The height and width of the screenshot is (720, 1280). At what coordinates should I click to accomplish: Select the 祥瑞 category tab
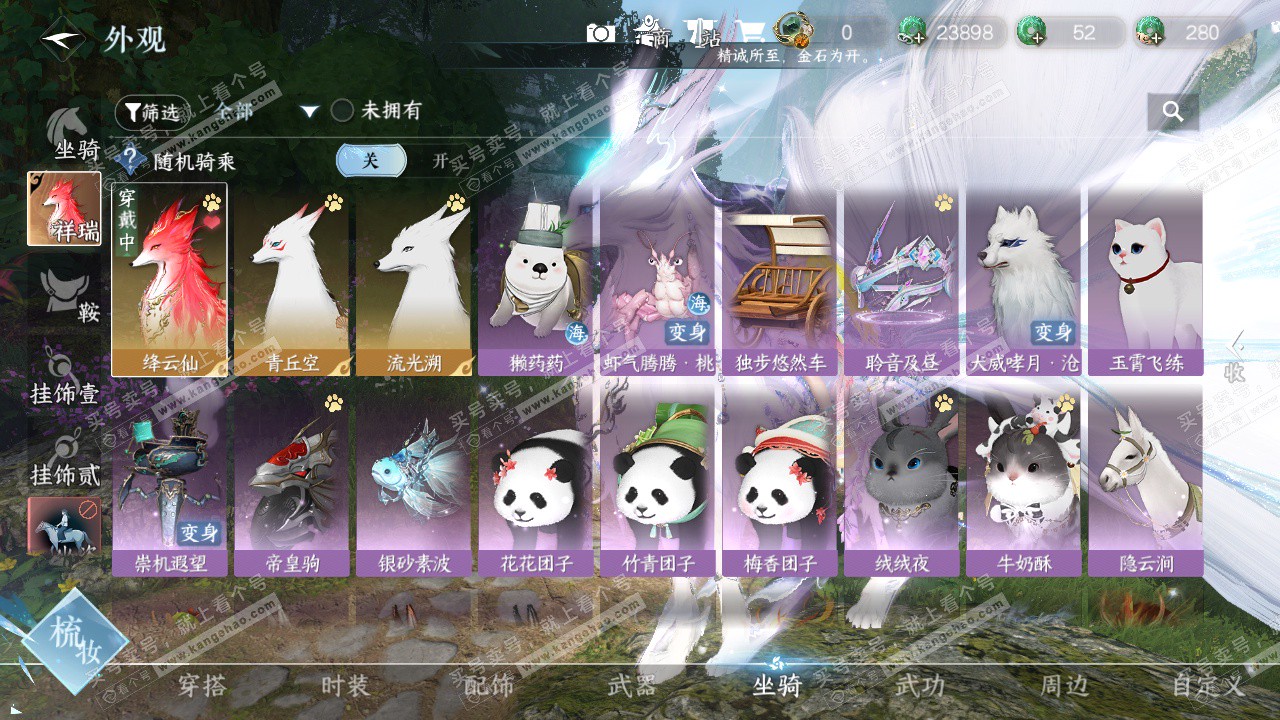click(x=64, y=209)
